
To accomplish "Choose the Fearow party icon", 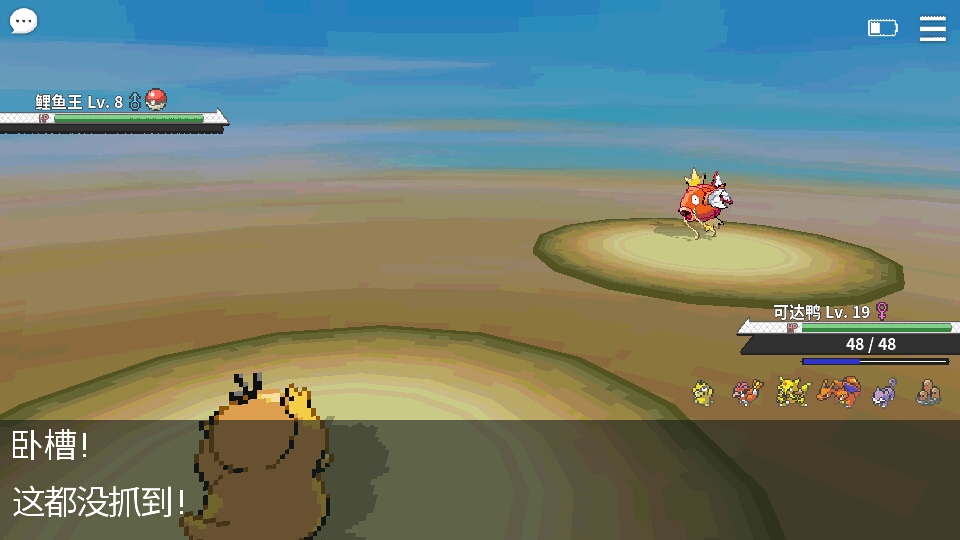I will [747, 392].
